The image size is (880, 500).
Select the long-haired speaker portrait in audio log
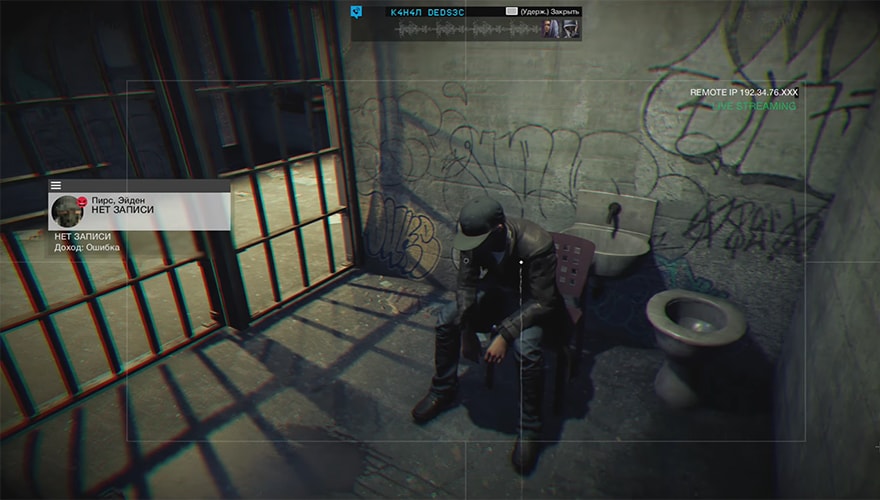point(552,29)
